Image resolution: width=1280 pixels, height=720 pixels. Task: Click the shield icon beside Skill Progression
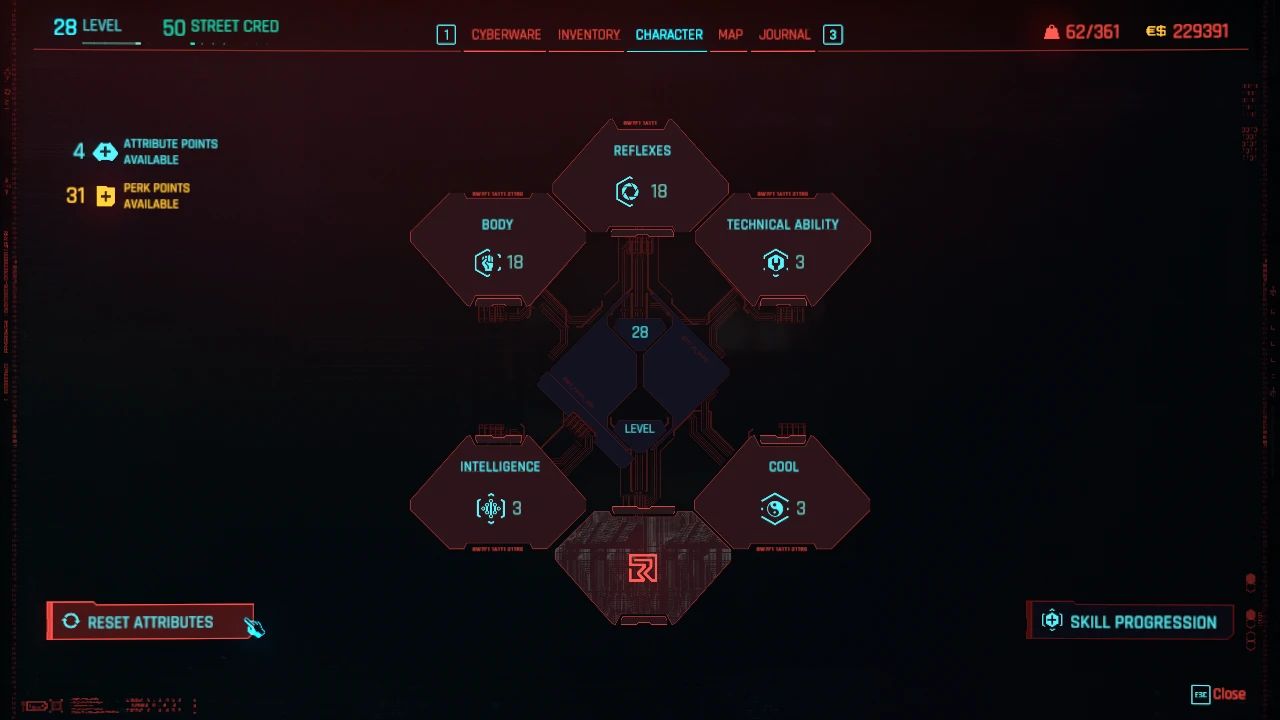click(x=1051, y=620)
